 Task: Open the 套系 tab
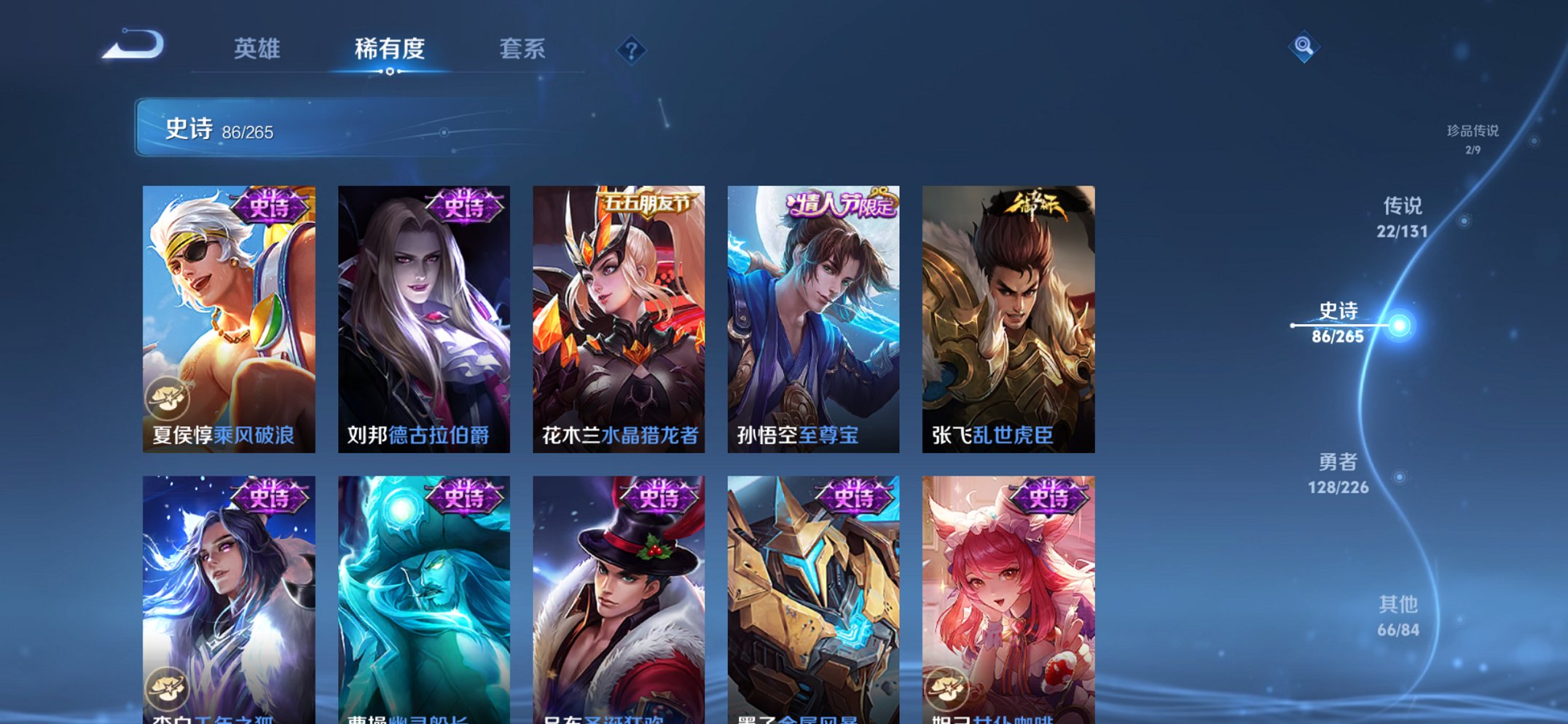[522, 49]
